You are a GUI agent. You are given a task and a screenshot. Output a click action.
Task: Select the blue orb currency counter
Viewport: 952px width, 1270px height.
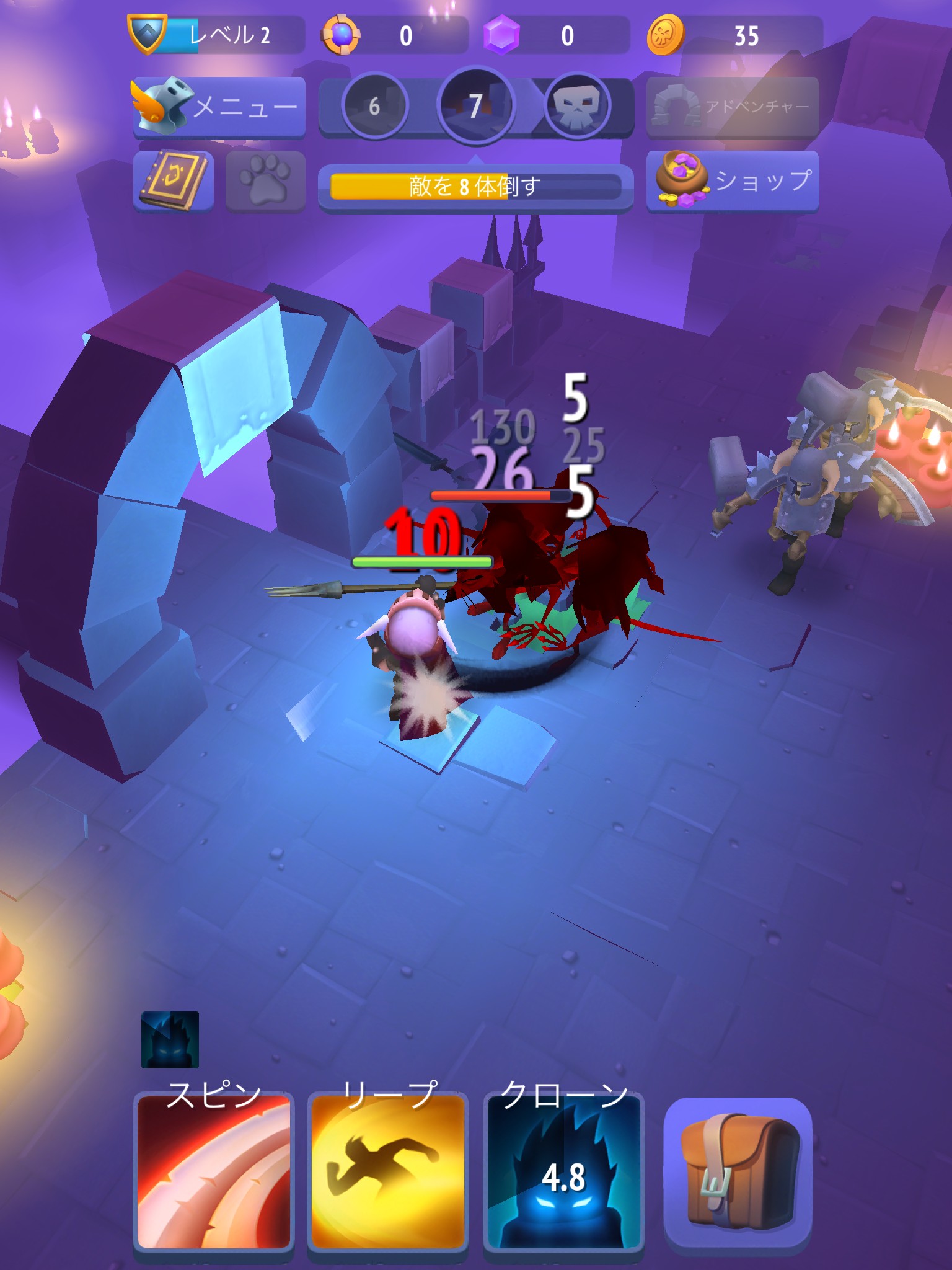pyautogui.click(x=394, y=36)
